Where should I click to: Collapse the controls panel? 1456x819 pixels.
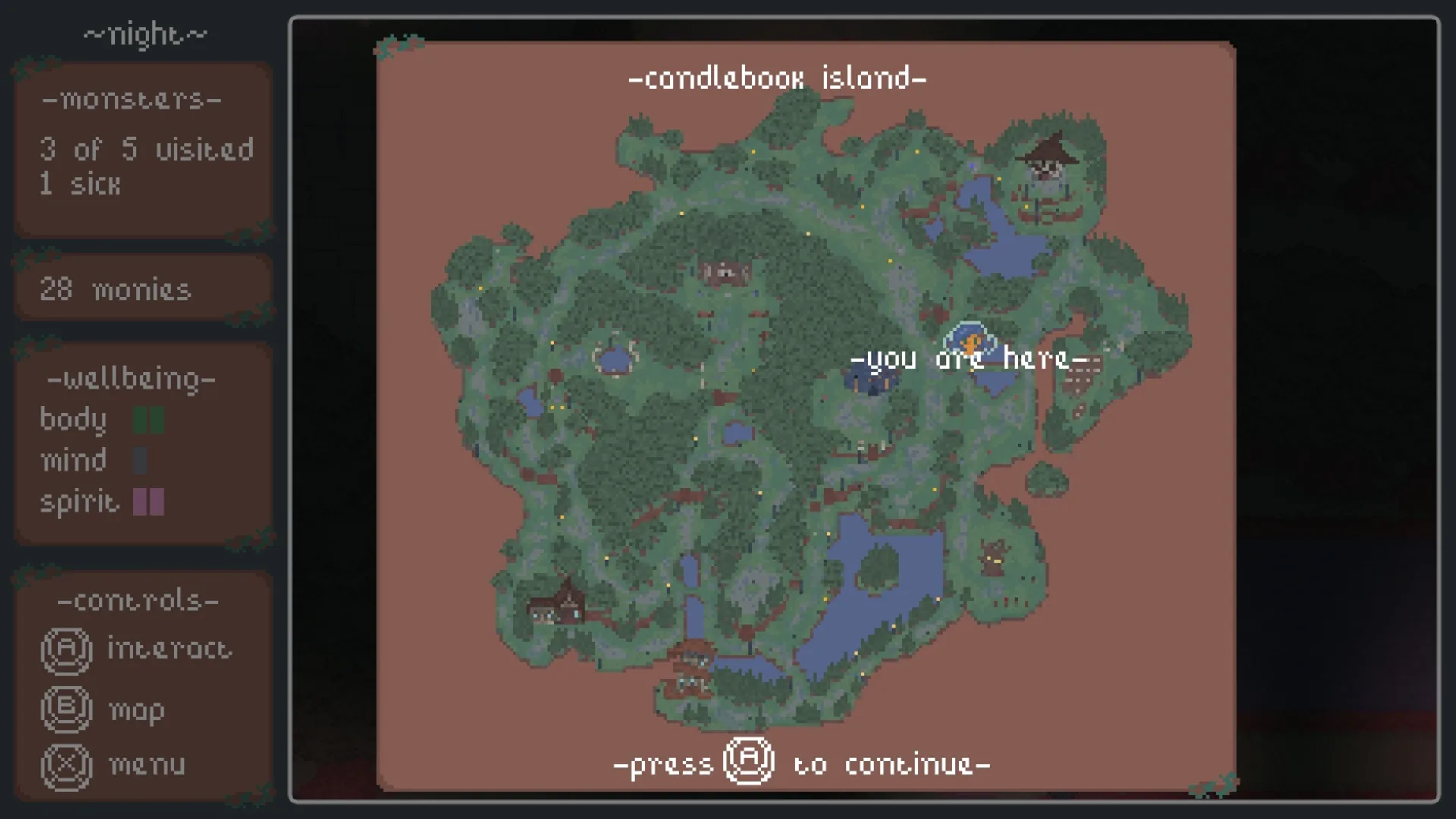pos(136,600)
